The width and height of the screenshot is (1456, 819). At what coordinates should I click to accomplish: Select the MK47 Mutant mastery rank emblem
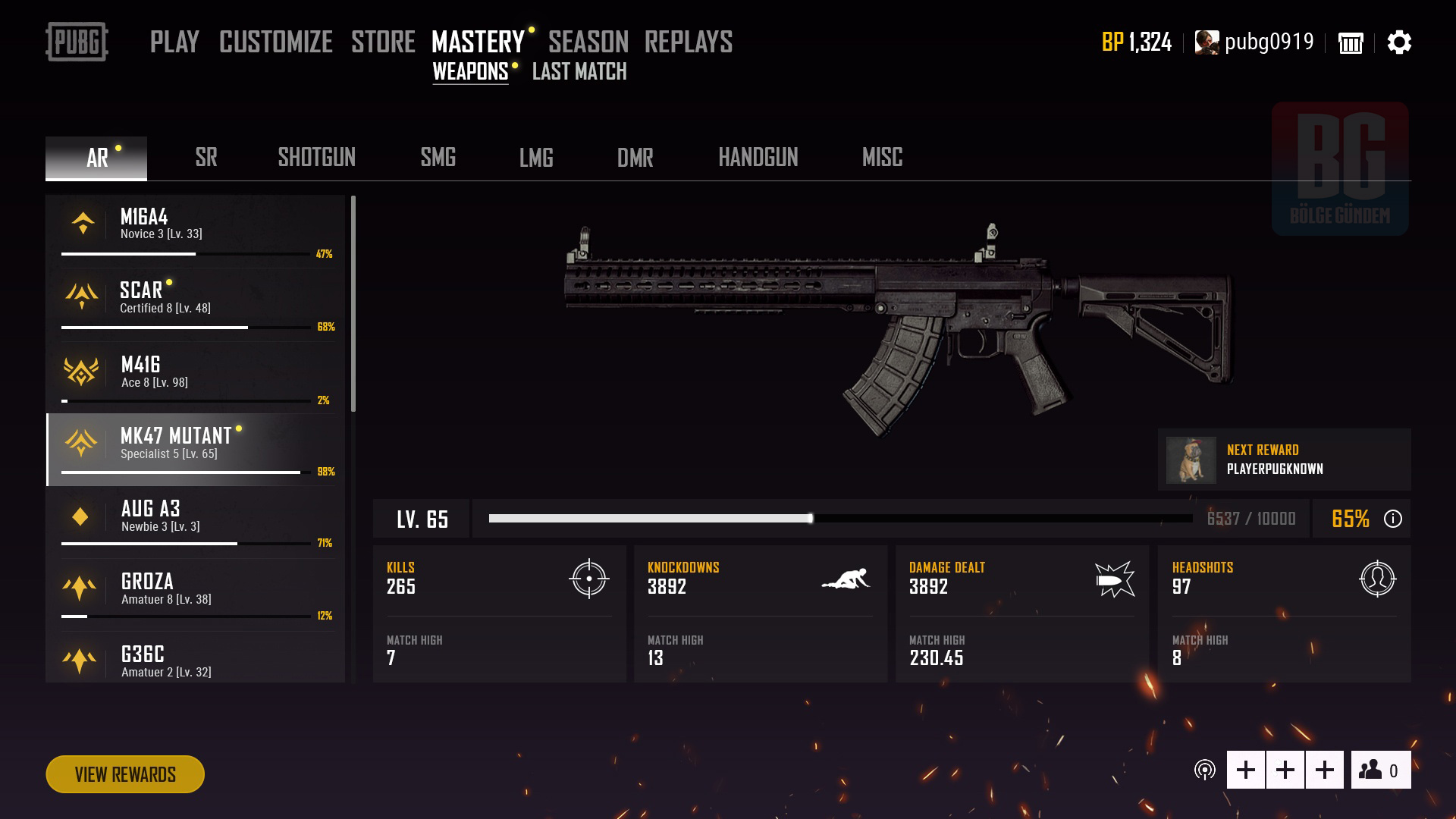click(x=82, y=441)
